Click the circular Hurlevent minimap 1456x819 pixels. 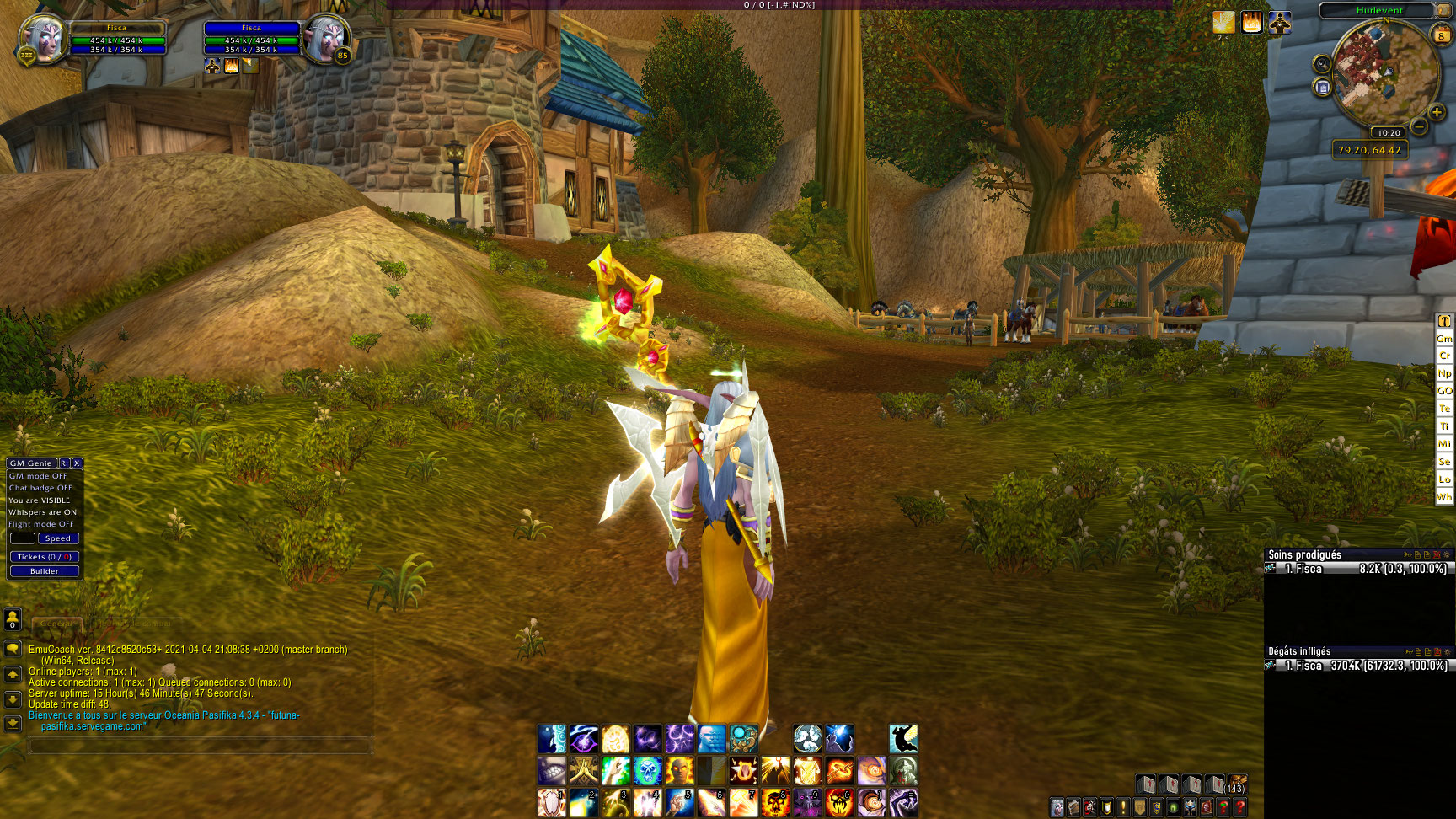click(x=1384, y=72)
